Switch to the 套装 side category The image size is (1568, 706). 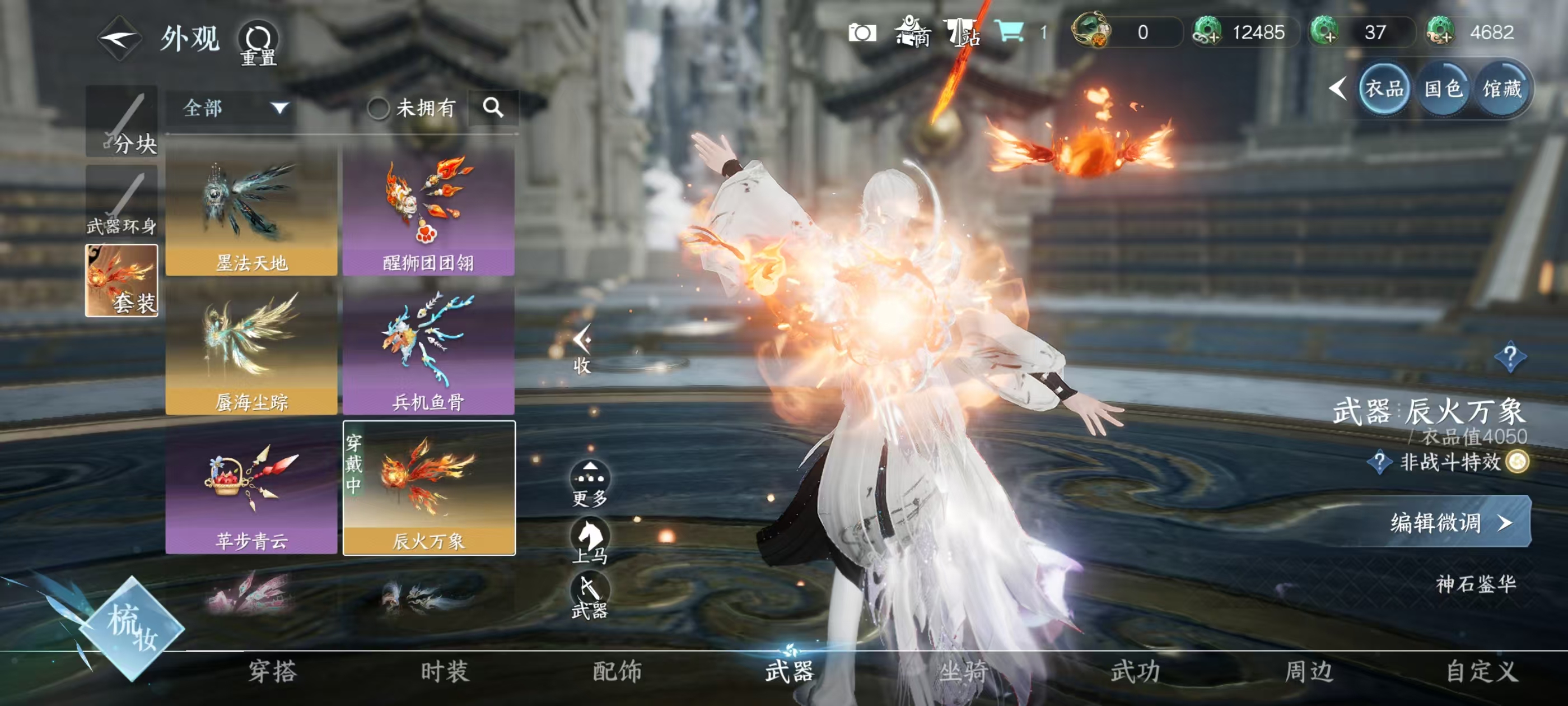point(122,281)
